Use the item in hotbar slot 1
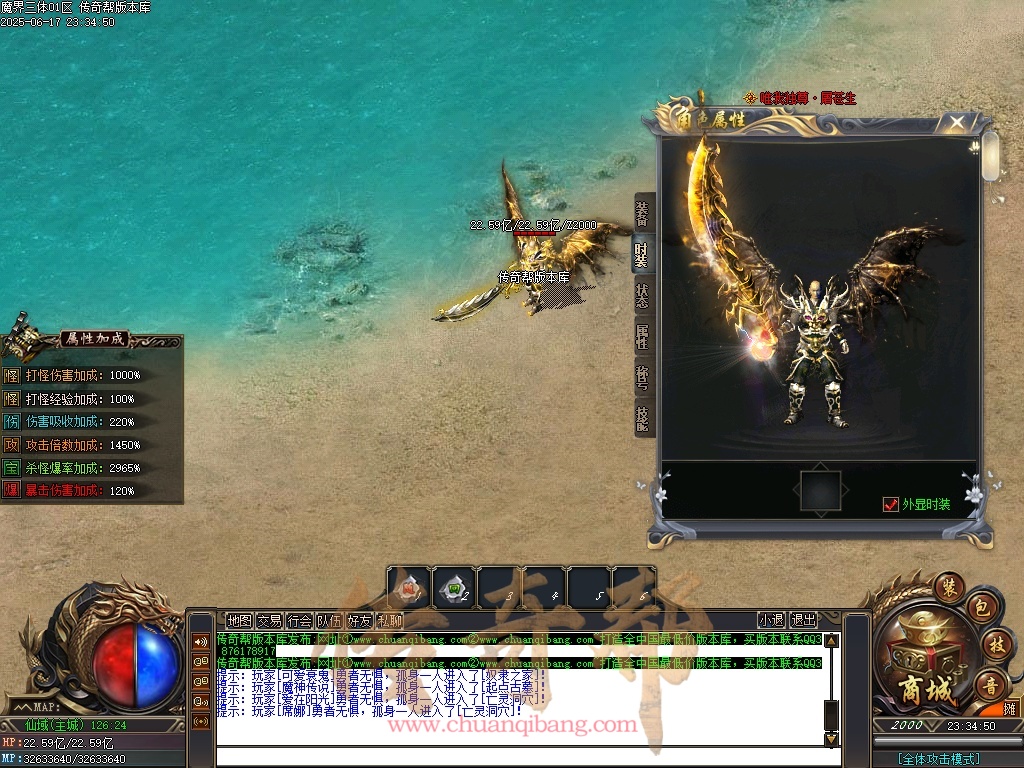1024x768 pixels. [409, 588]
